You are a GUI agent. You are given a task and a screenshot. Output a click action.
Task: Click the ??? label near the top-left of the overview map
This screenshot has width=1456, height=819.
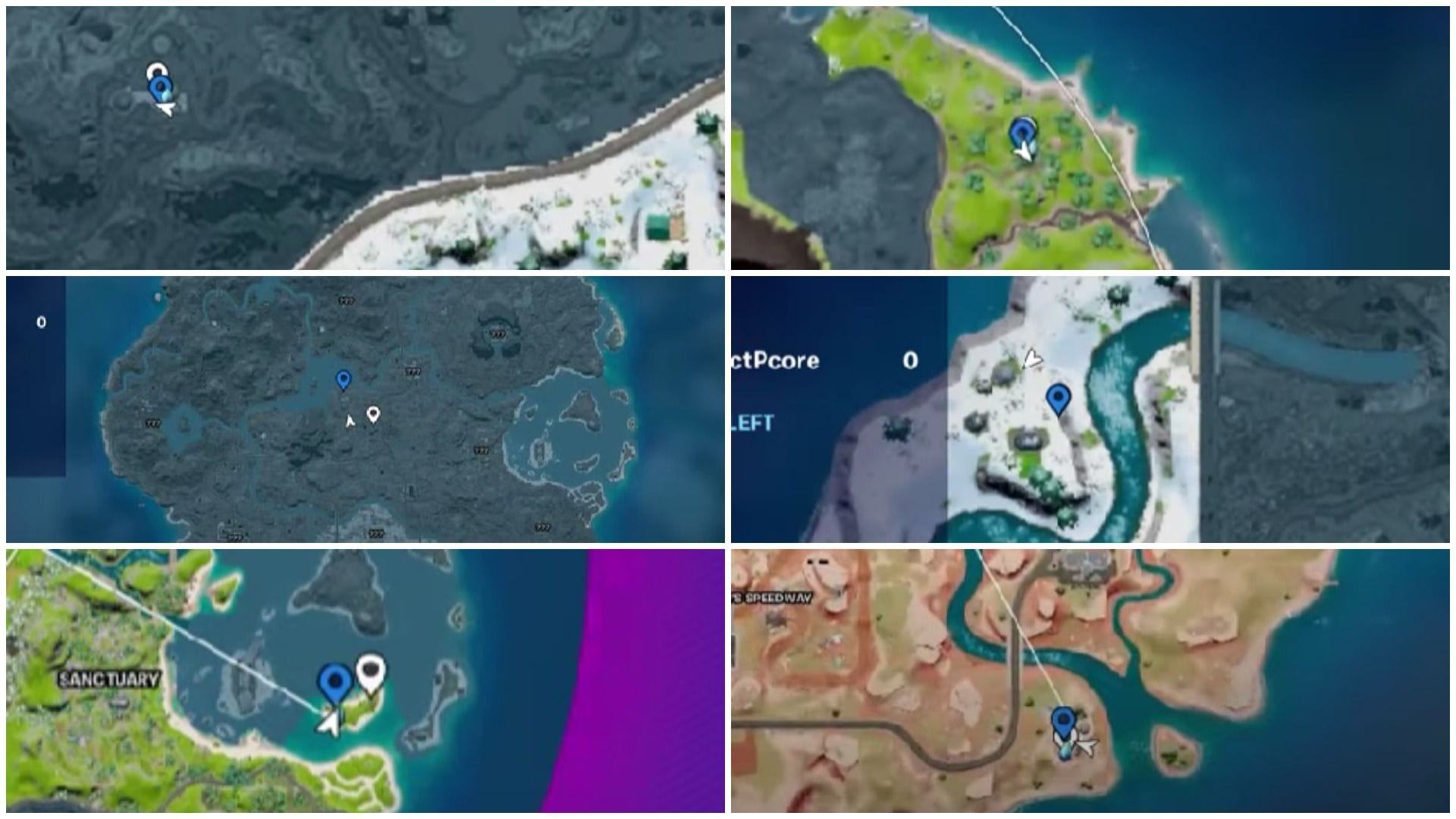pyautogui.click(x=347, y=300)
